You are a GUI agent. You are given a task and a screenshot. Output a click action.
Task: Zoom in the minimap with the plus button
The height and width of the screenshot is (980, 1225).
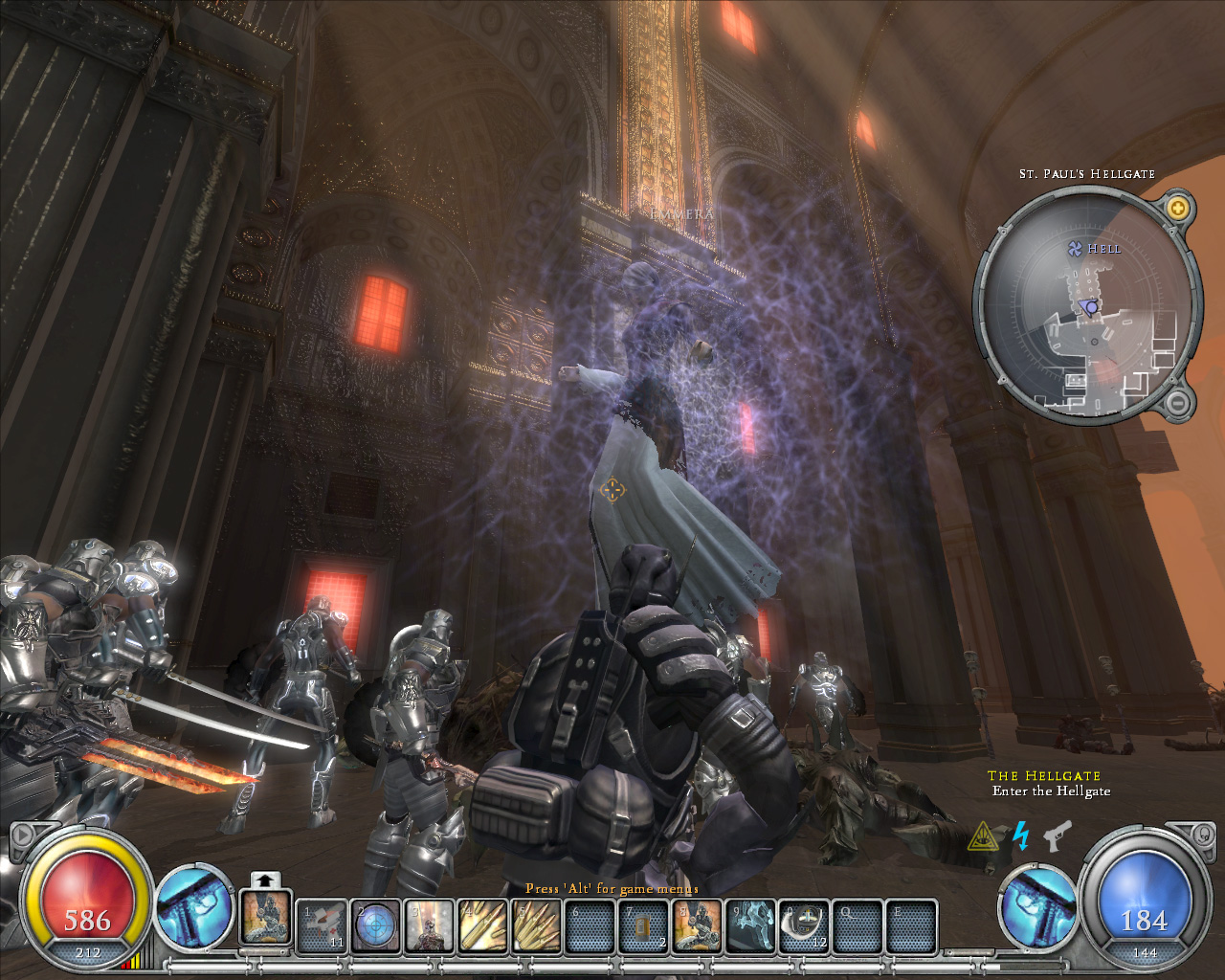coord(1178,208)
